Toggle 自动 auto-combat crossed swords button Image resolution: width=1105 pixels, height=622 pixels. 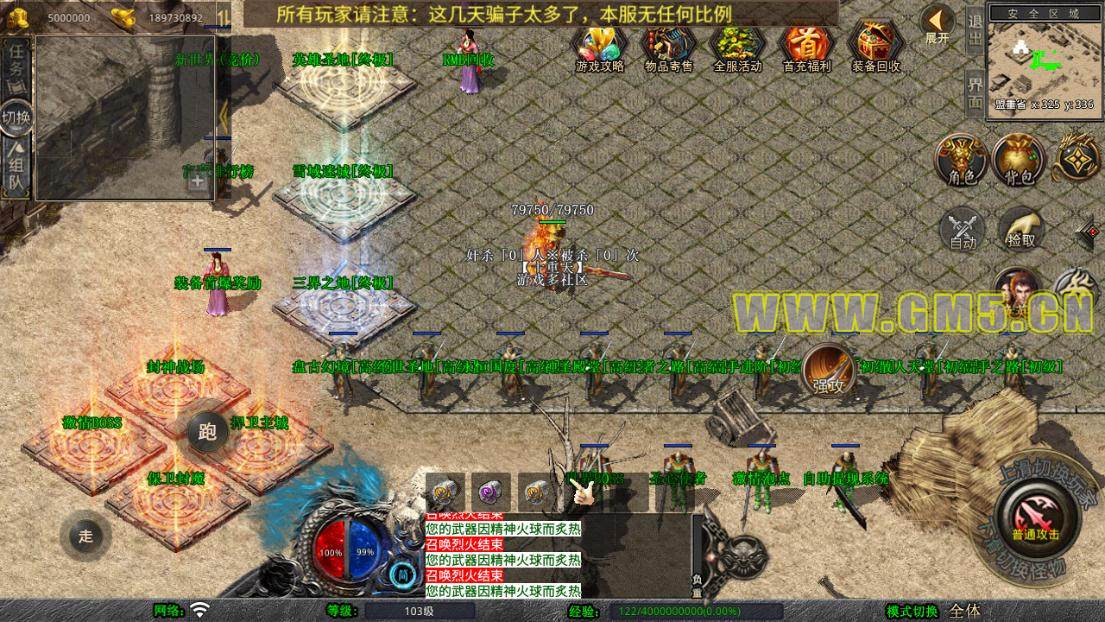[962, 231]
